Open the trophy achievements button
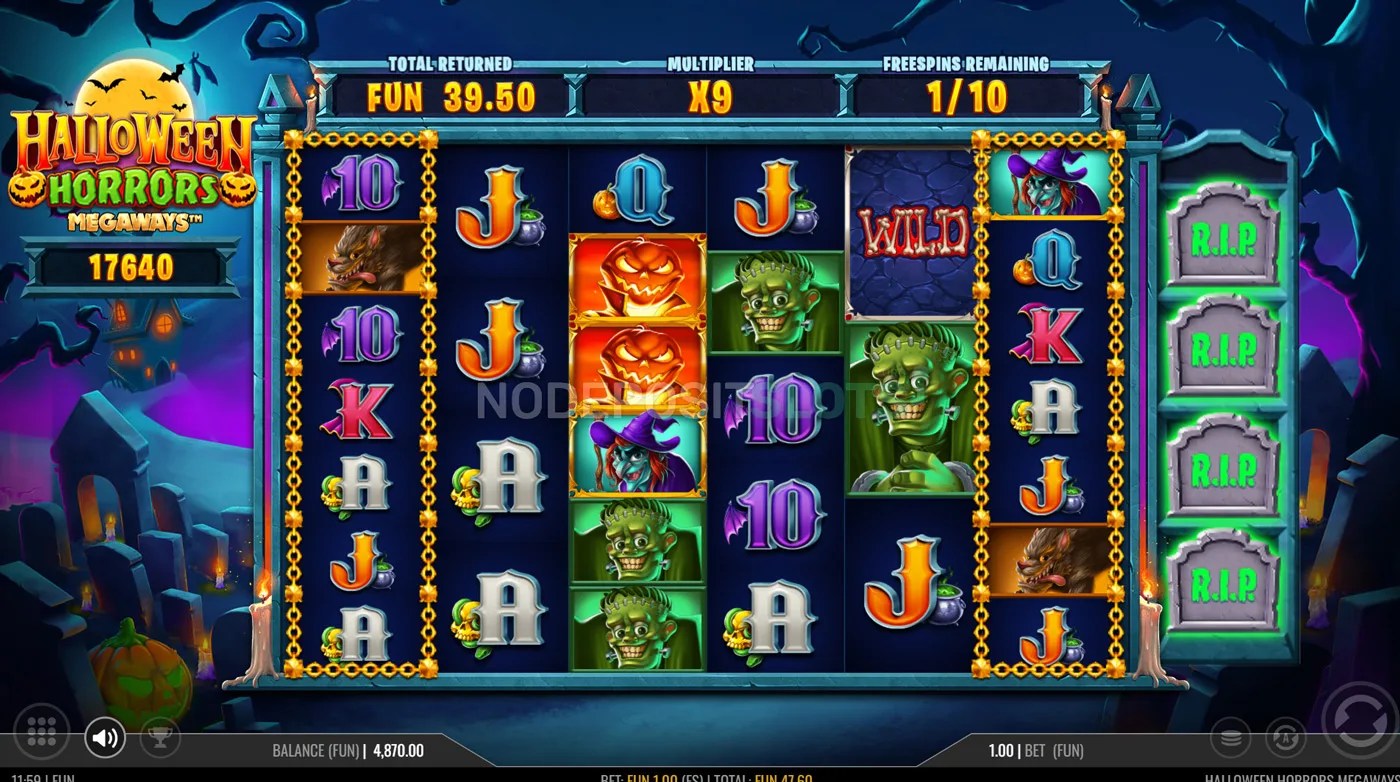 tap(160, 737)
